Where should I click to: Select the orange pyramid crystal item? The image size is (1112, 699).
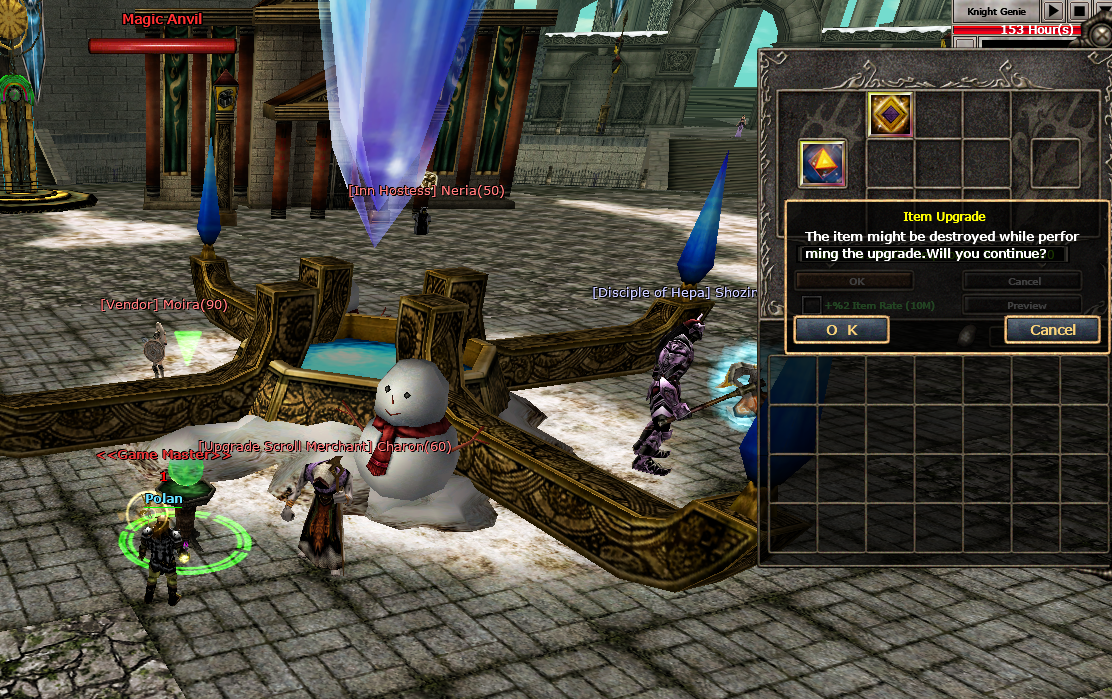click(x=822, y=163)
